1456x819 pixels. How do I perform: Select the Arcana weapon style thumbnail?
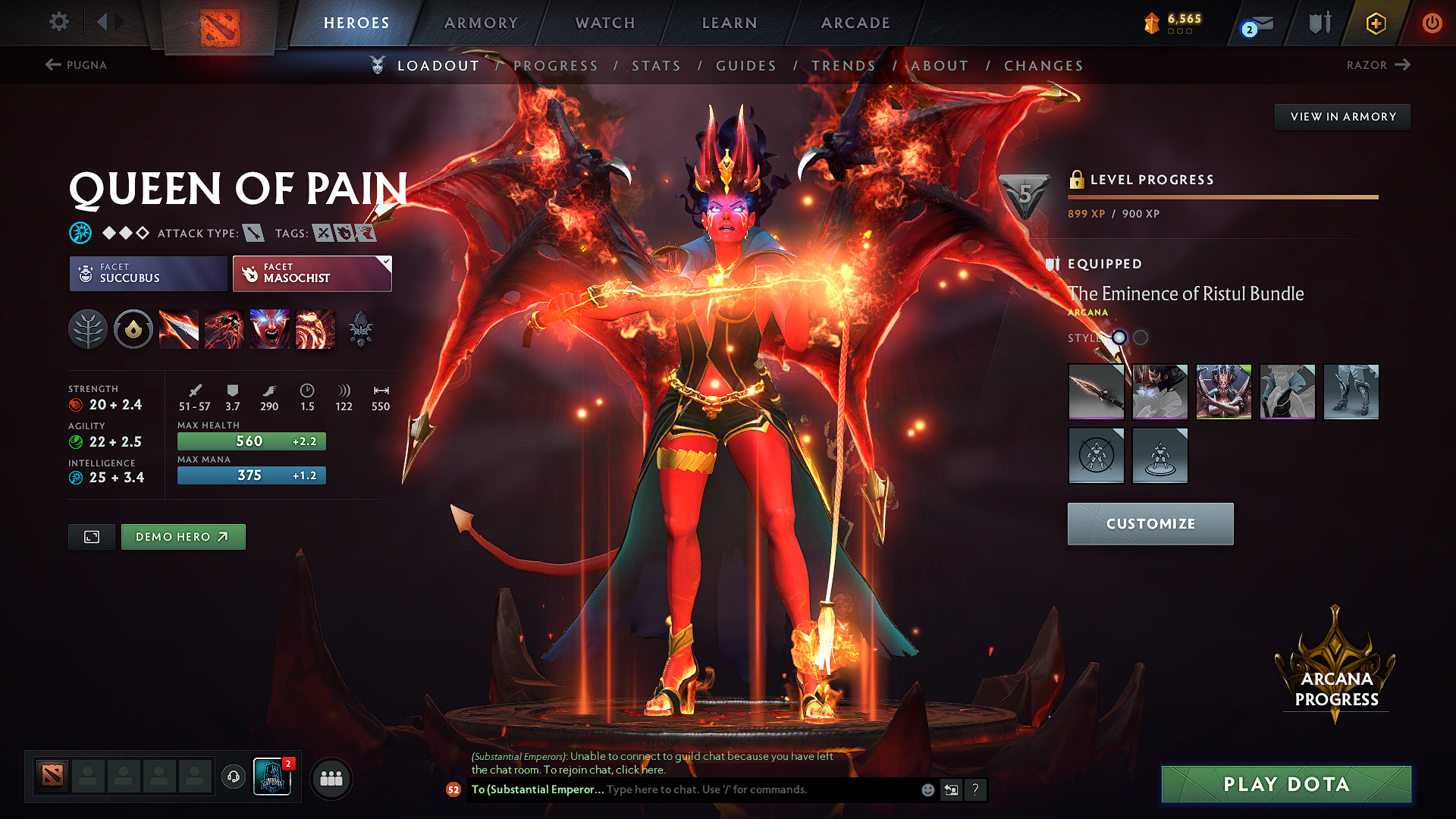(1096, 392)
